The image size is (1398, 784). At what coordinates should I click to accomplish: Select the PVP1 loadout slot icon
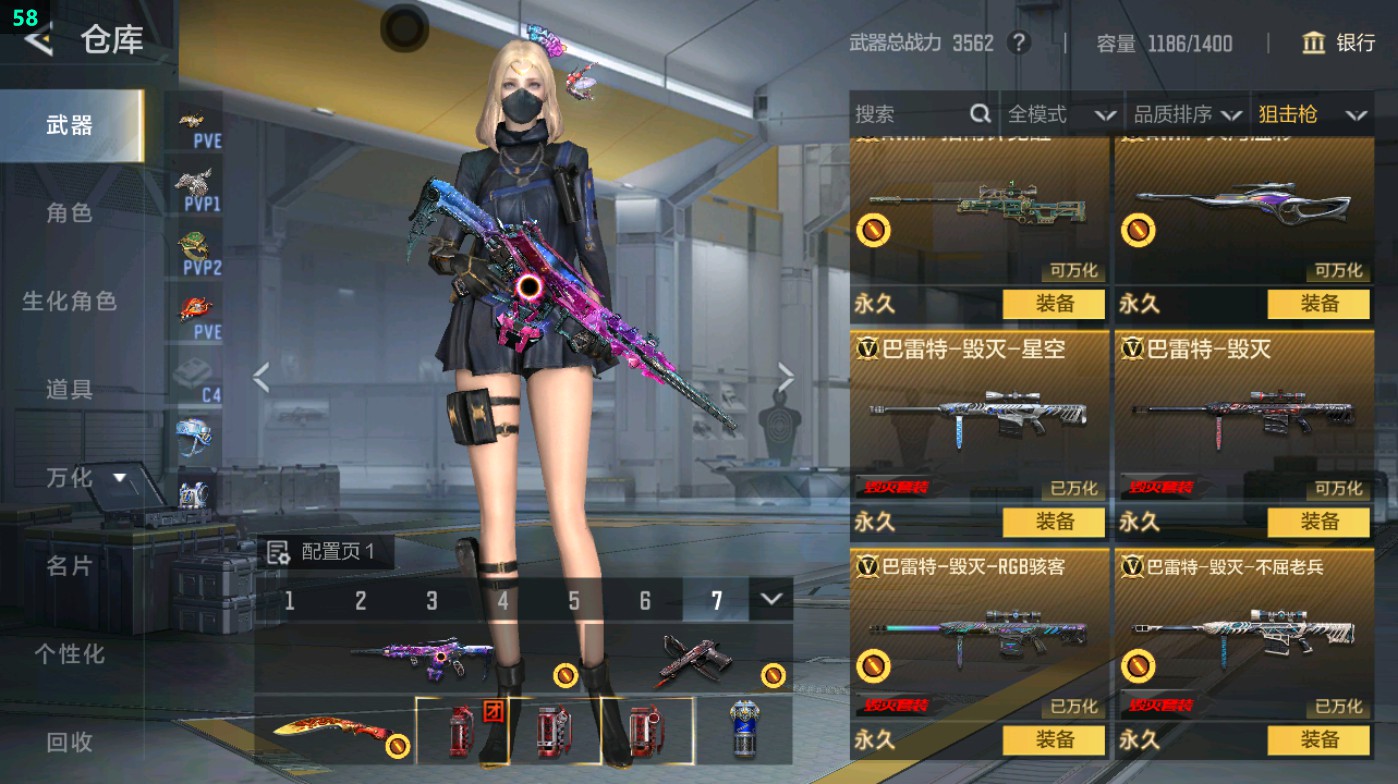(192, 185)
